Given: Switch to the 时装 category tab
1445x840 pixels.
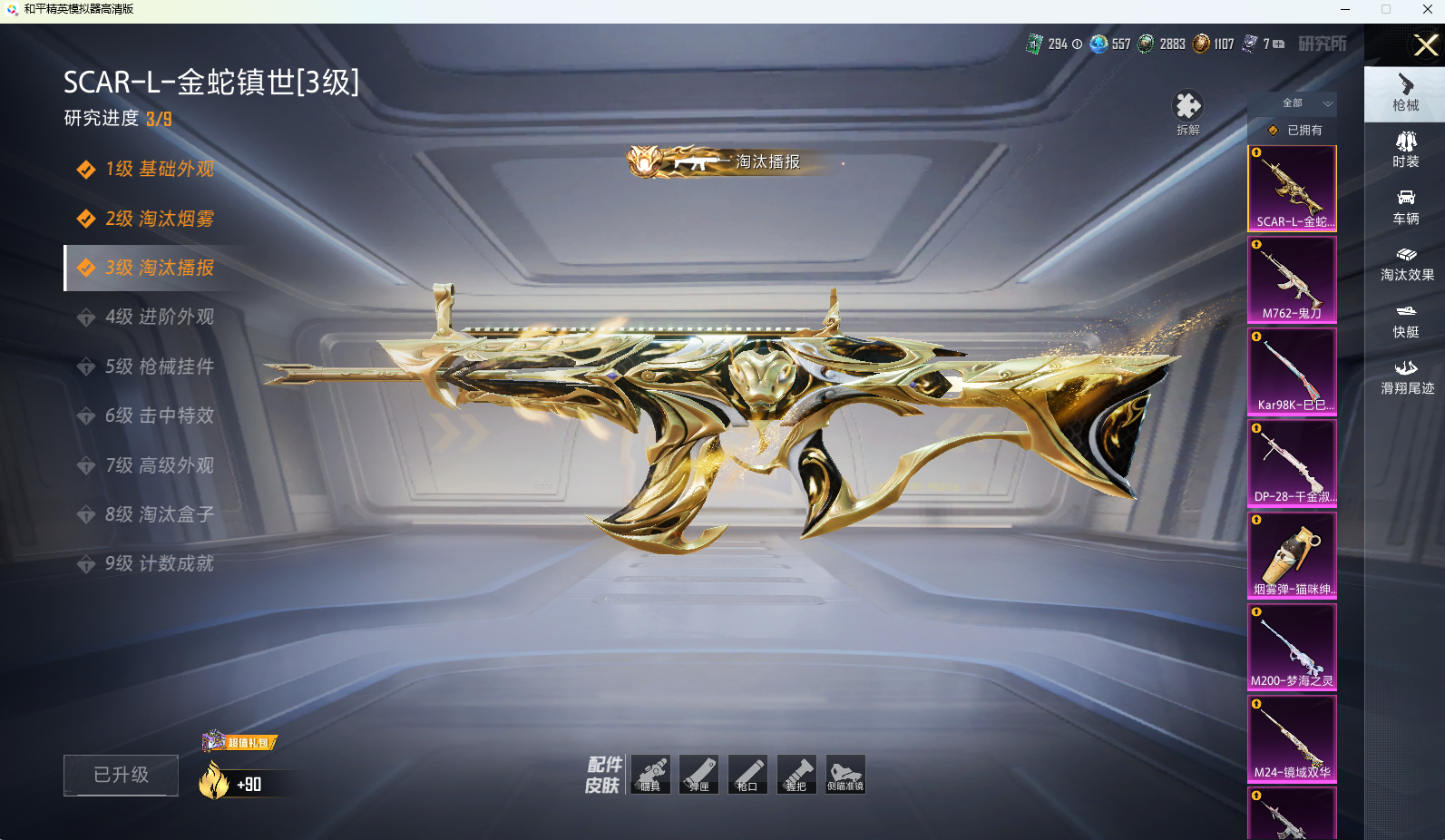Looking at the screenshot, I should (1405, 150).
